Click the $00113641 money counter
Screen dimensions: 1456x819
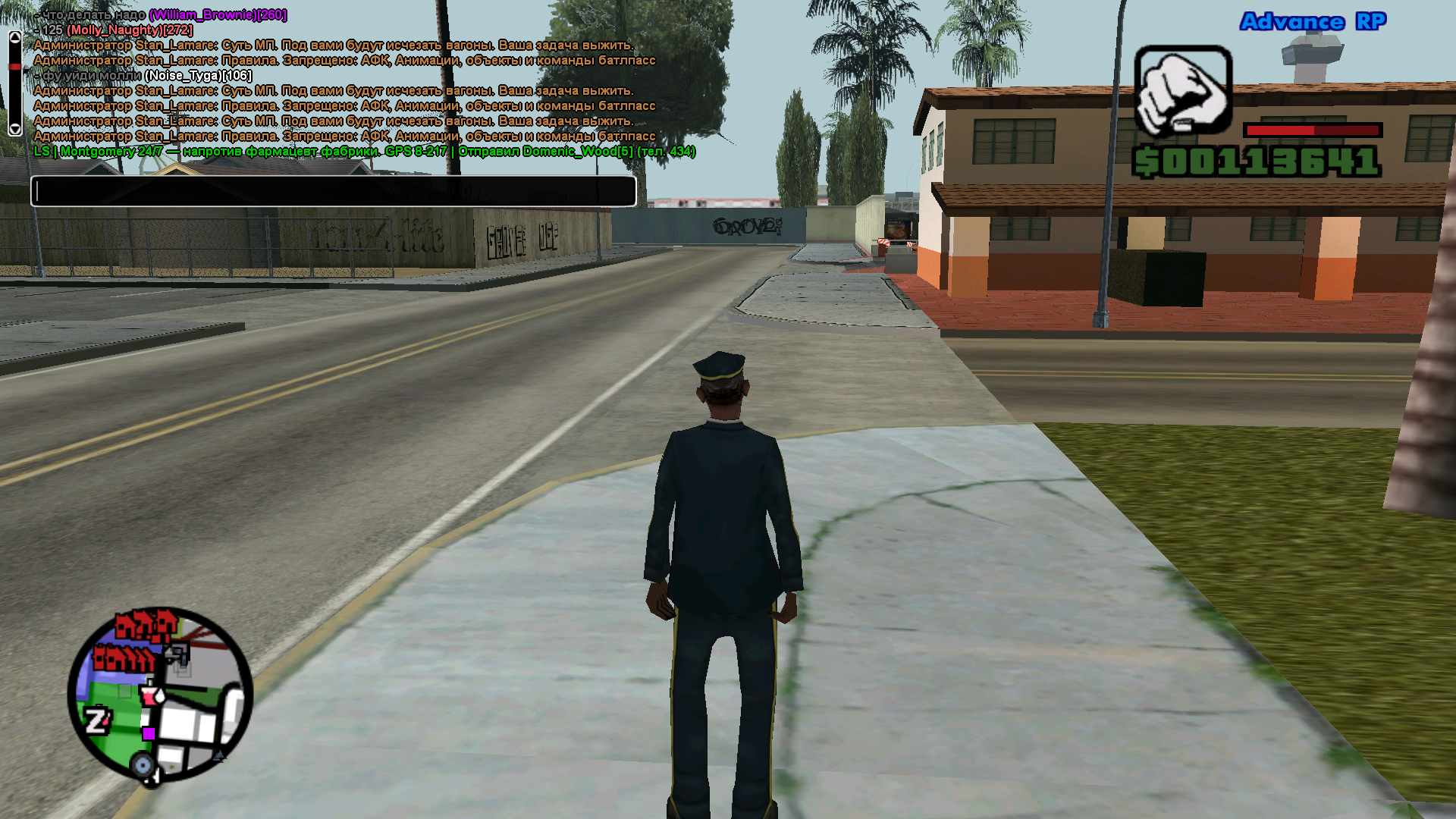tap(1255, 159)
